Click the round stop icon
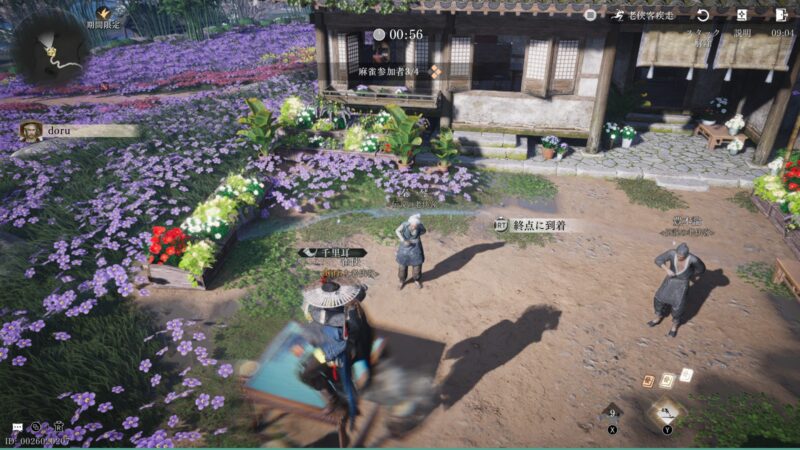Screen dimensions: 800x450 tap(590, 15)
